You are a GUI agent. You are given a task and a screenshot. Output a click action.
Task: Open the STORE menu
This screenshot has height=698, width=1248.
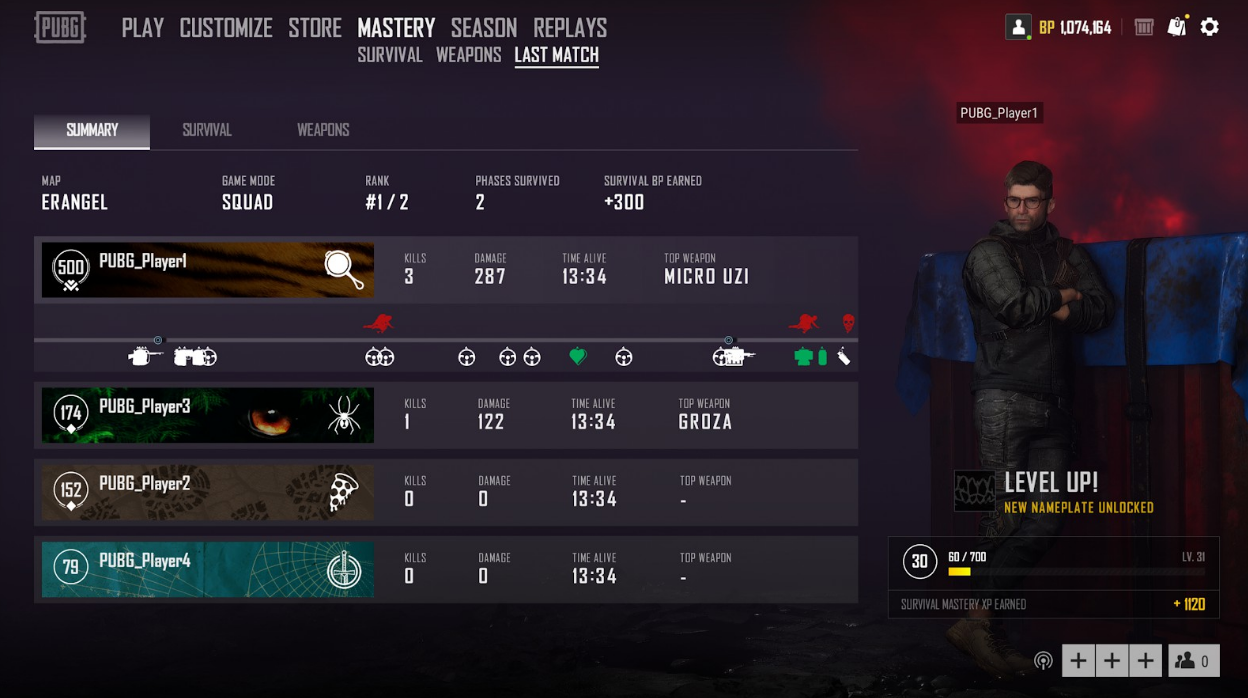click(315, 28)
